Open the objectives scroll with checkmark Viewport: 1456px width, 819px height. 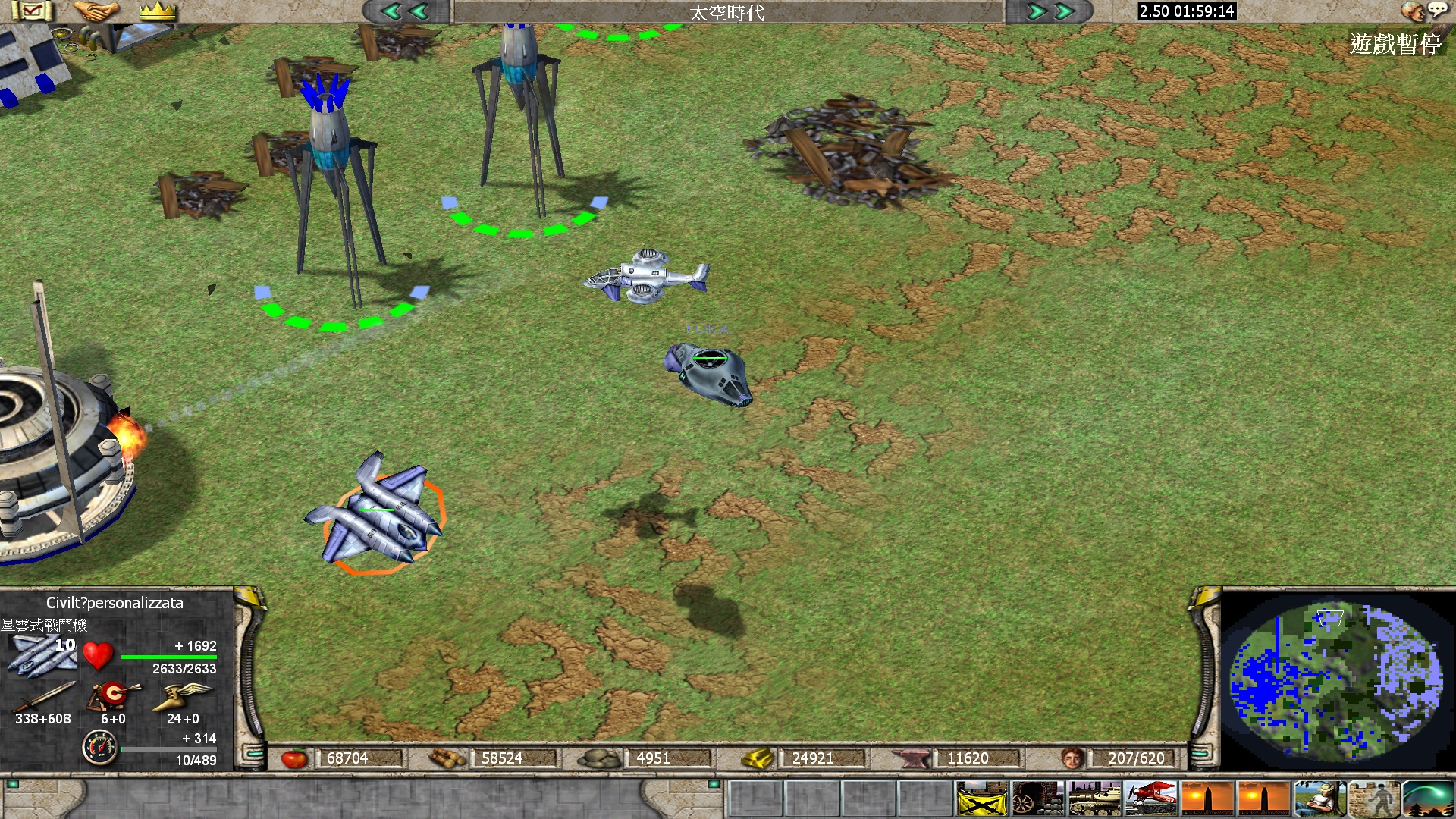32,11
